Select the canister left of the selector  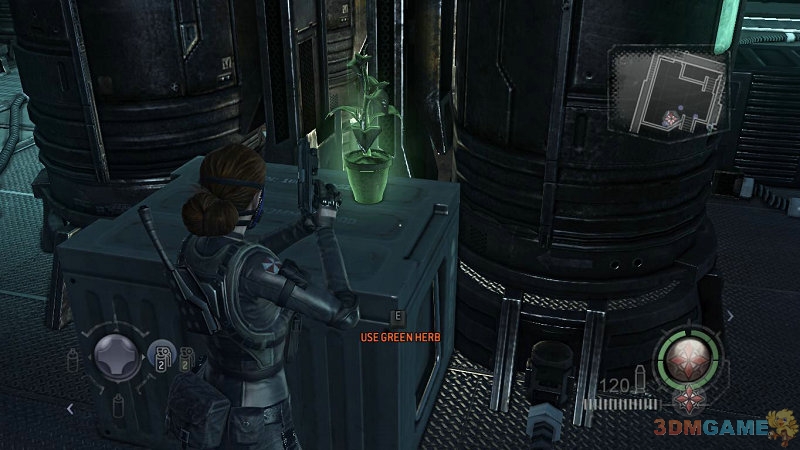tap(73, 358)
